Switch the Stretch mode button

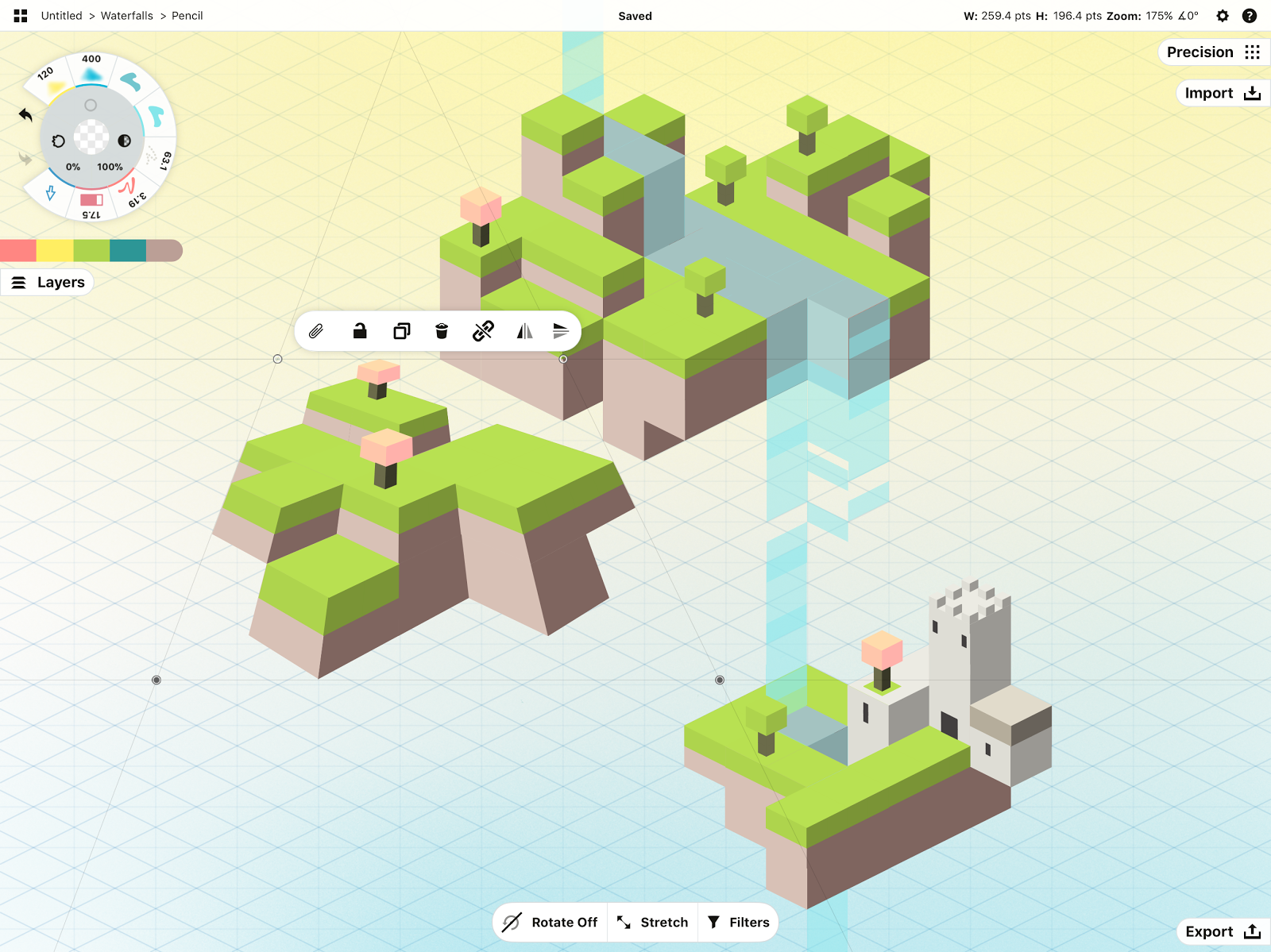pos(653,922)
